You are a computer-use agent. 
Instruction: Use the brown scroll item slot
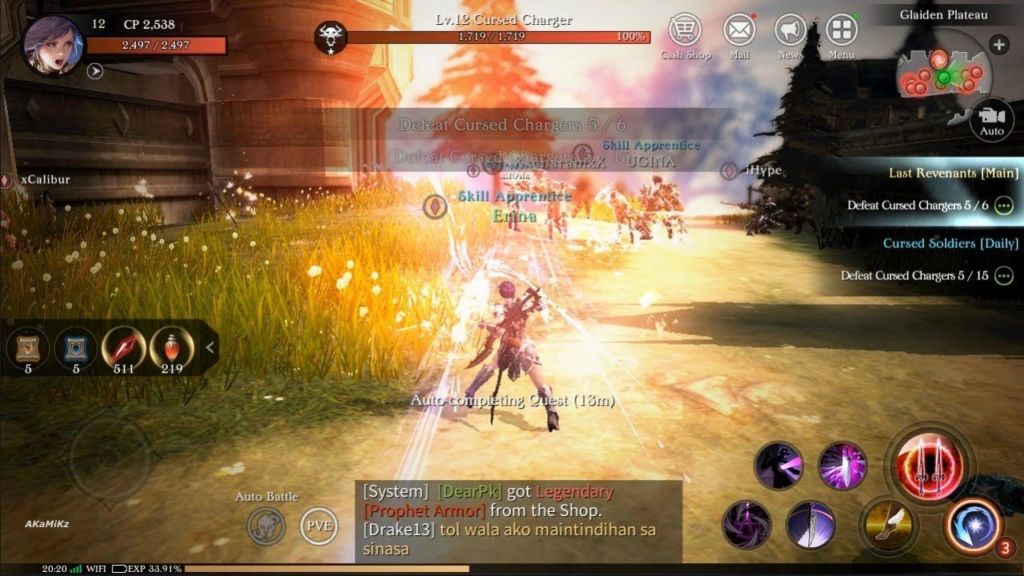28,347
